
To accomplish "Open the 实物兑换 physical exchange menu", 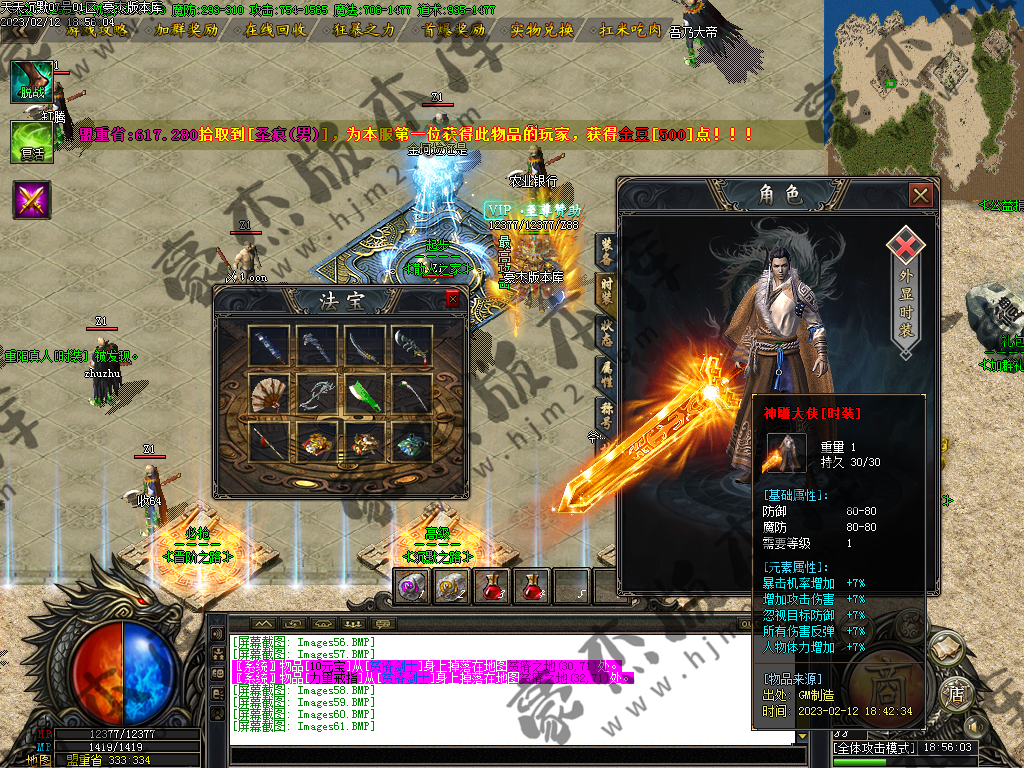I will 541,30.
